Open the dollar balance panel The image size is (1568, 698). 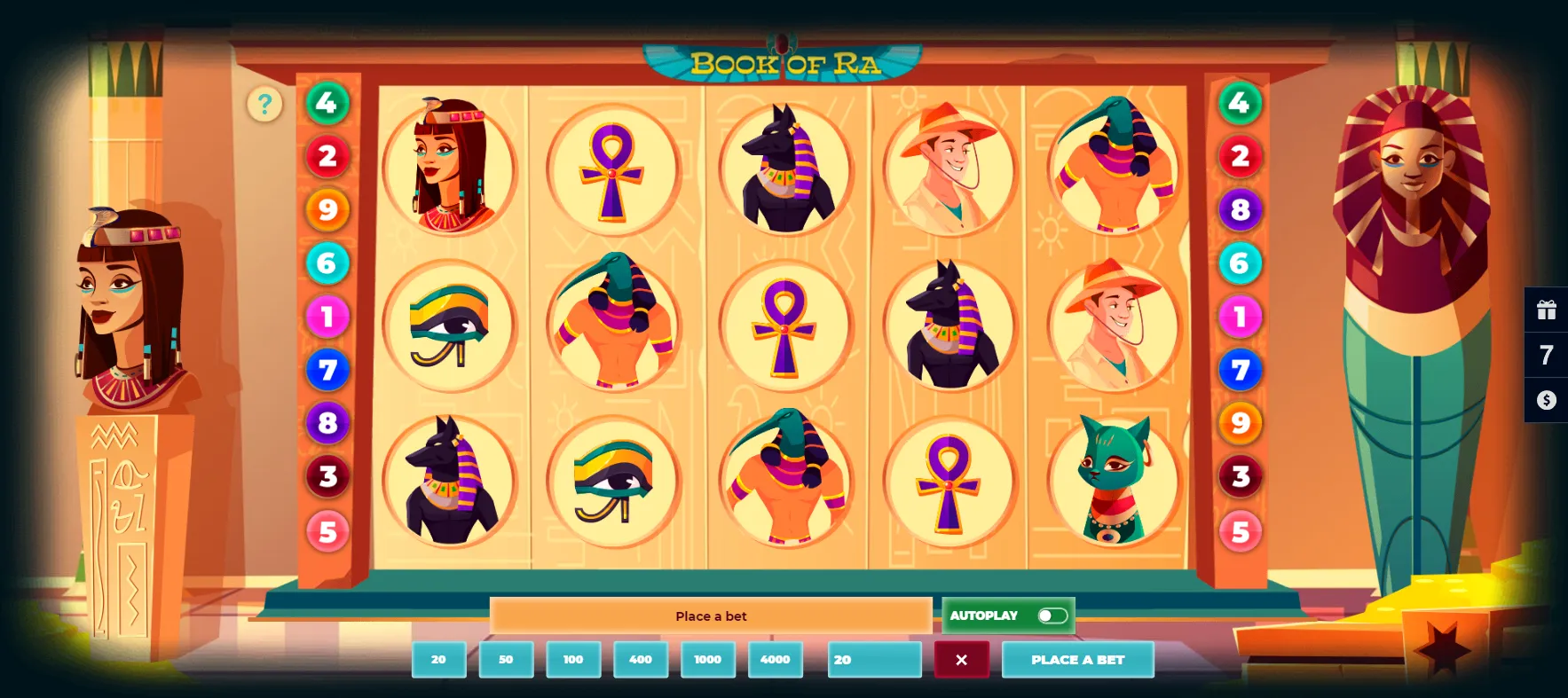(1548, 400)
